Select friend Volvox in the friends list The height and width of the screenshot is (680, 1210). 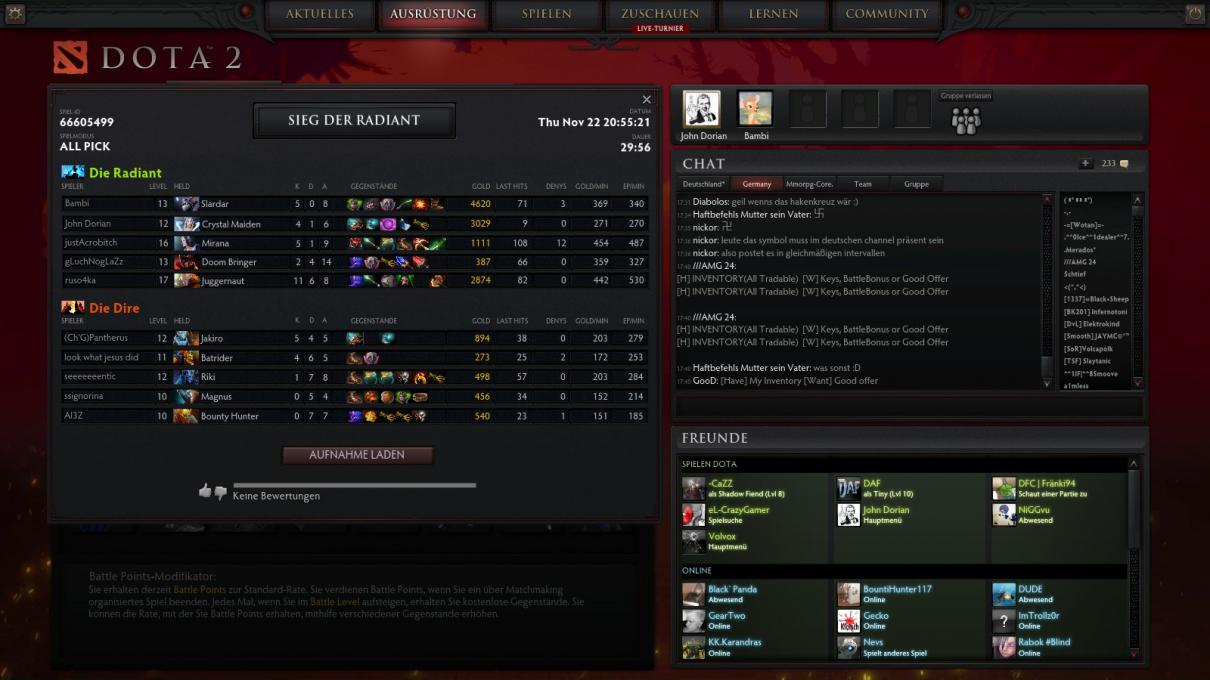tap(722, 536)
